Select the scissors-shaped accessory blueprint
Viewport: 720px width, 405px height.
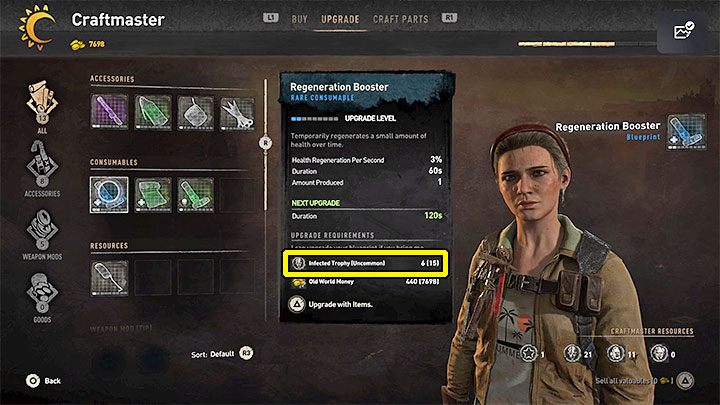click(238, 111)
